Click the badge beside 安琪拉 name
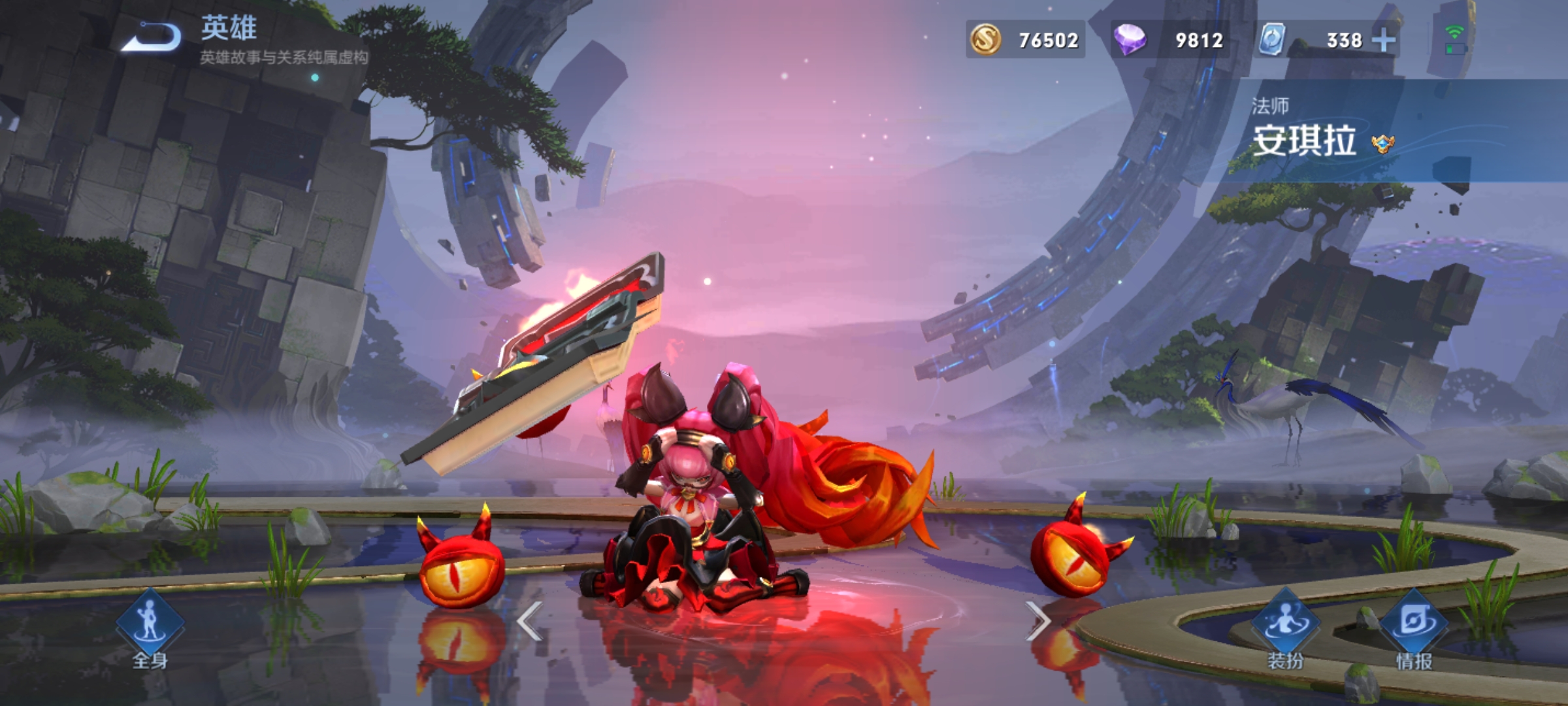Viewport: 1568px width, 706px height. pos(1382,143)
